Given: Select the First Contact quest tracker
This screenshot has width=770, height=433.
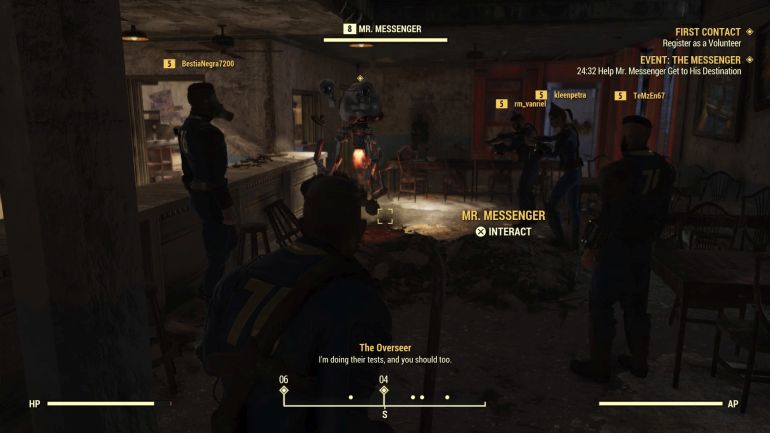Looking at the screenshot, I should (x=707, y=32).
